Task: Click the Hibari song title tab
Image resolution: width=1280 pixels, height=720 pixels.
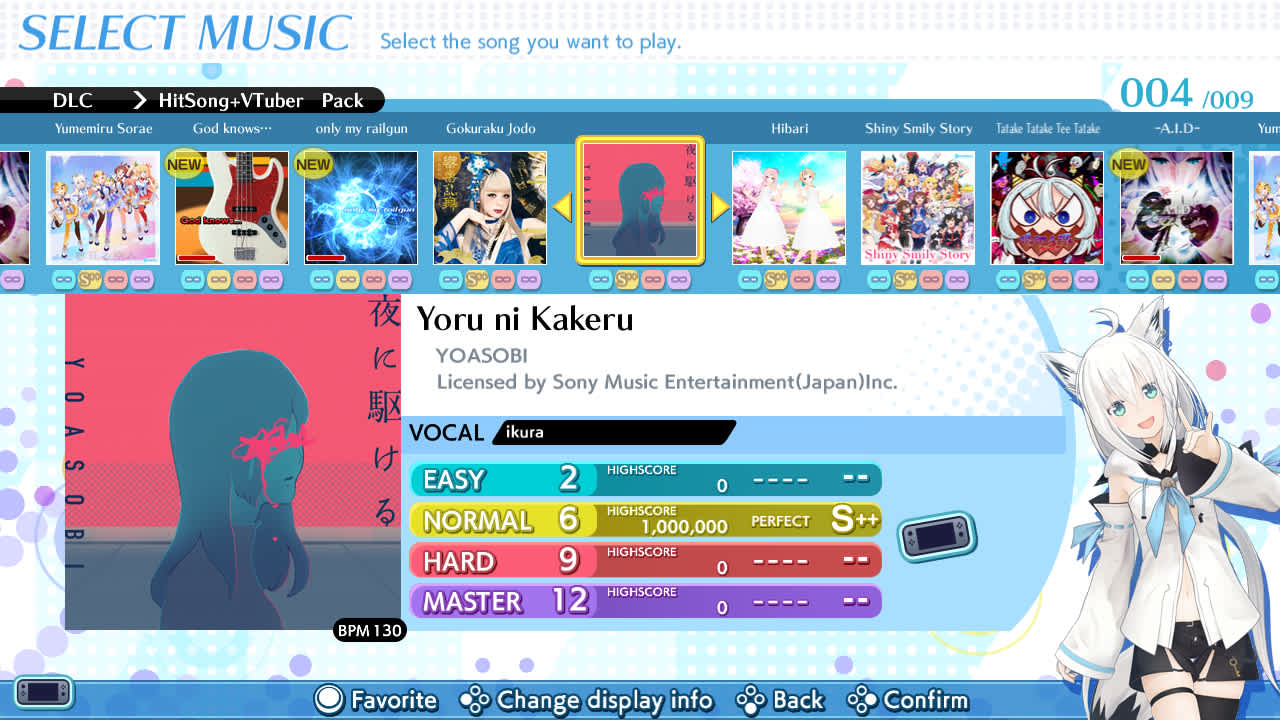Action: point(789,128)
